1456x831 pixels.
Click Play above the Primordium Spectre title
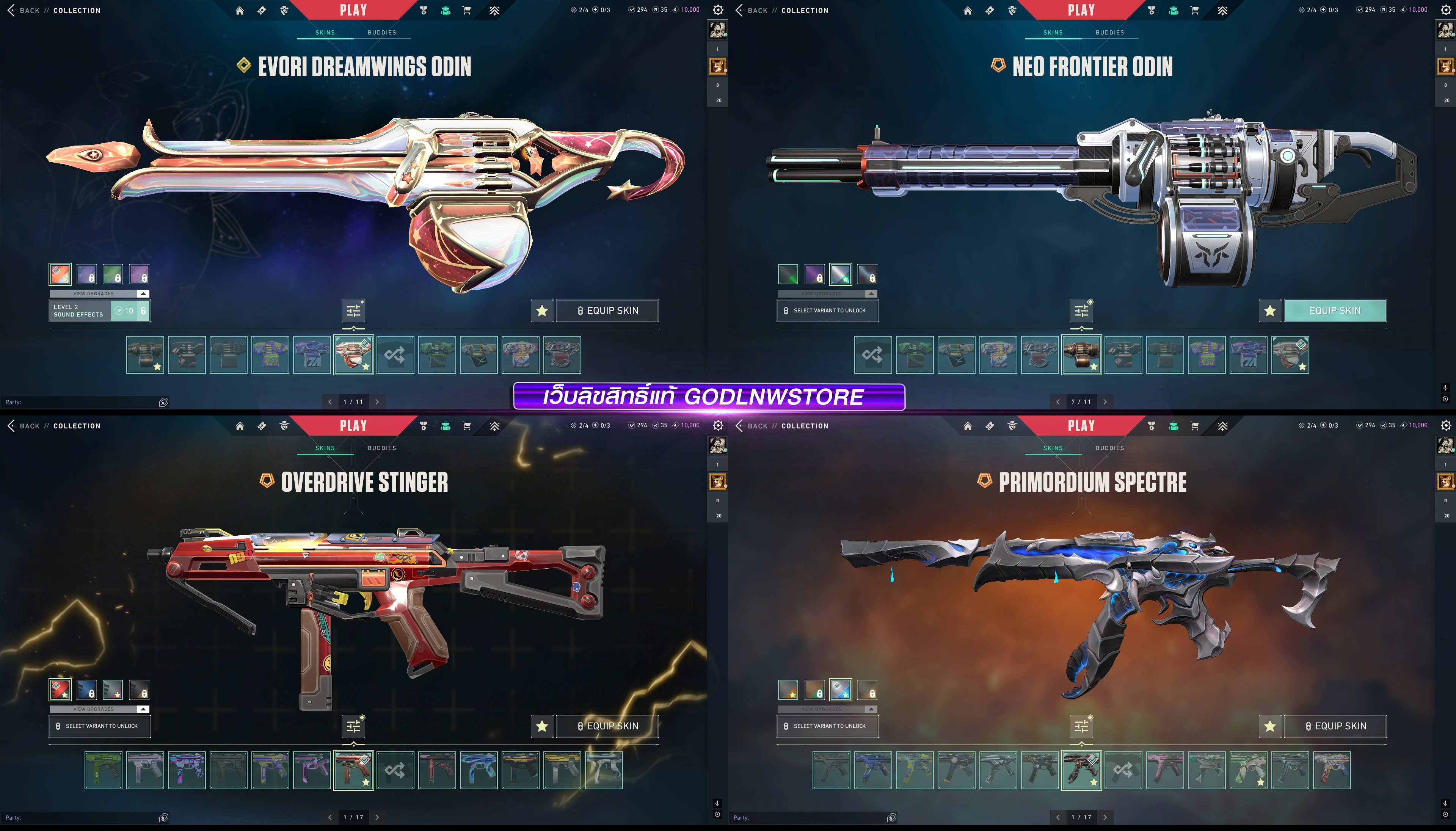(1081, 426)
